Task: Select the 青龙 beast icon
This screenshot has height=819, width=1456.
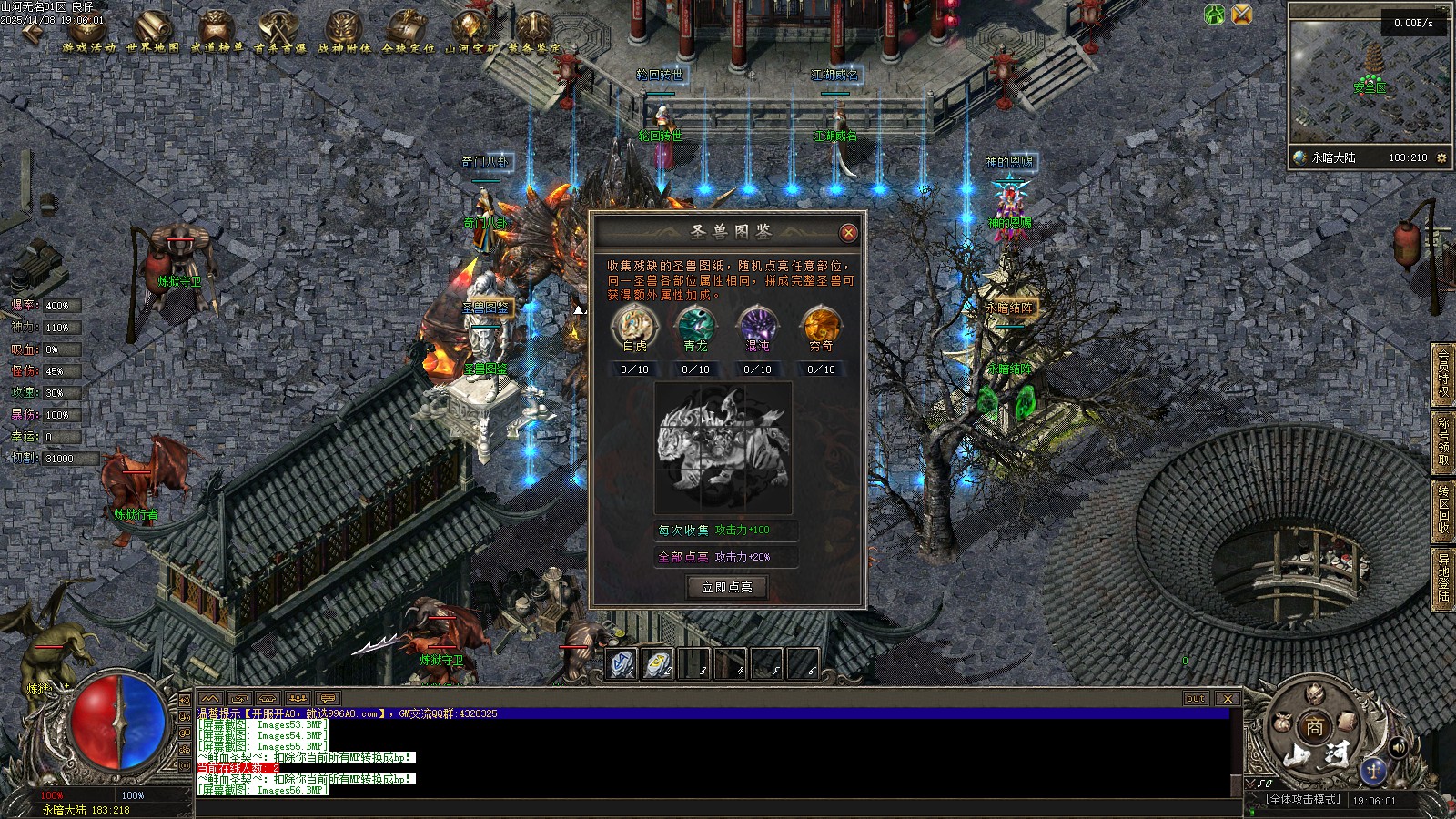Action: pos(696,326)
